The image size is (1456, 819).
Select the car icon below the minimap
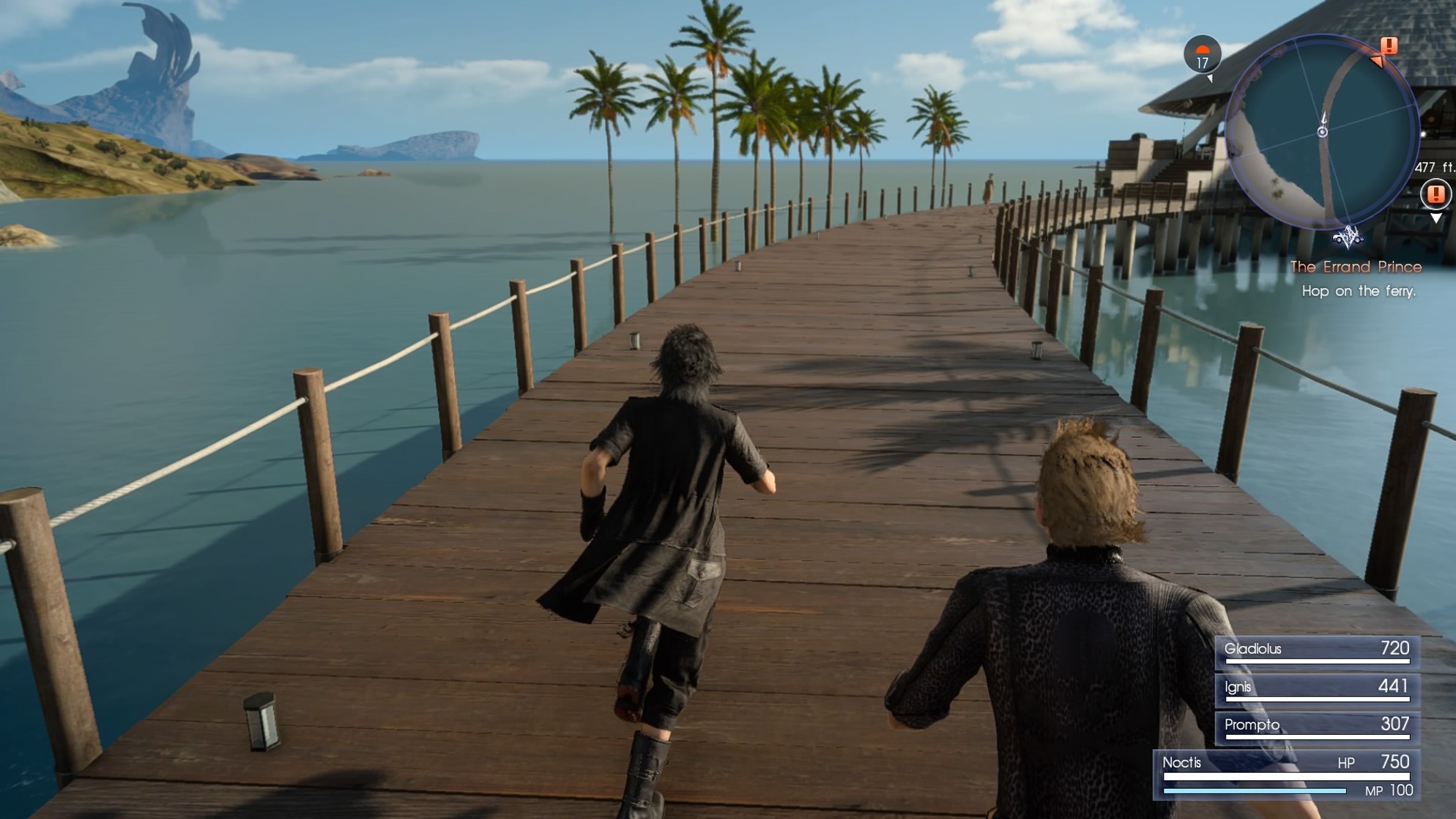[1348, 237]
